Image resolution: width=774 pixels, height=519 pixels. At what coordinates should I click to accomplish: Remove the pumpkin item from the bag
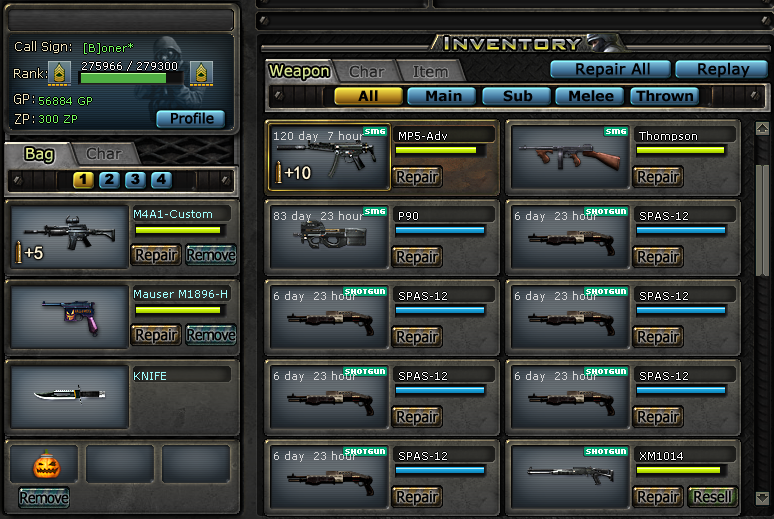tap(44, 497)
